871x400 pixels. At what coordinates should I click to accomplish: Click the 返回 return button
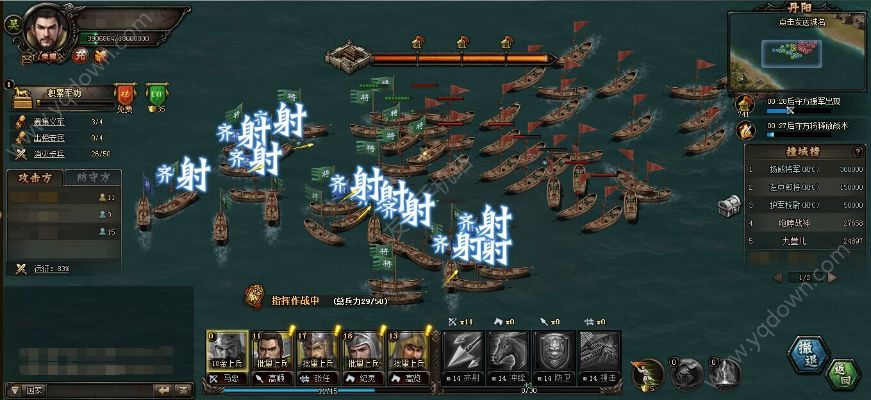tap(845, 376)
